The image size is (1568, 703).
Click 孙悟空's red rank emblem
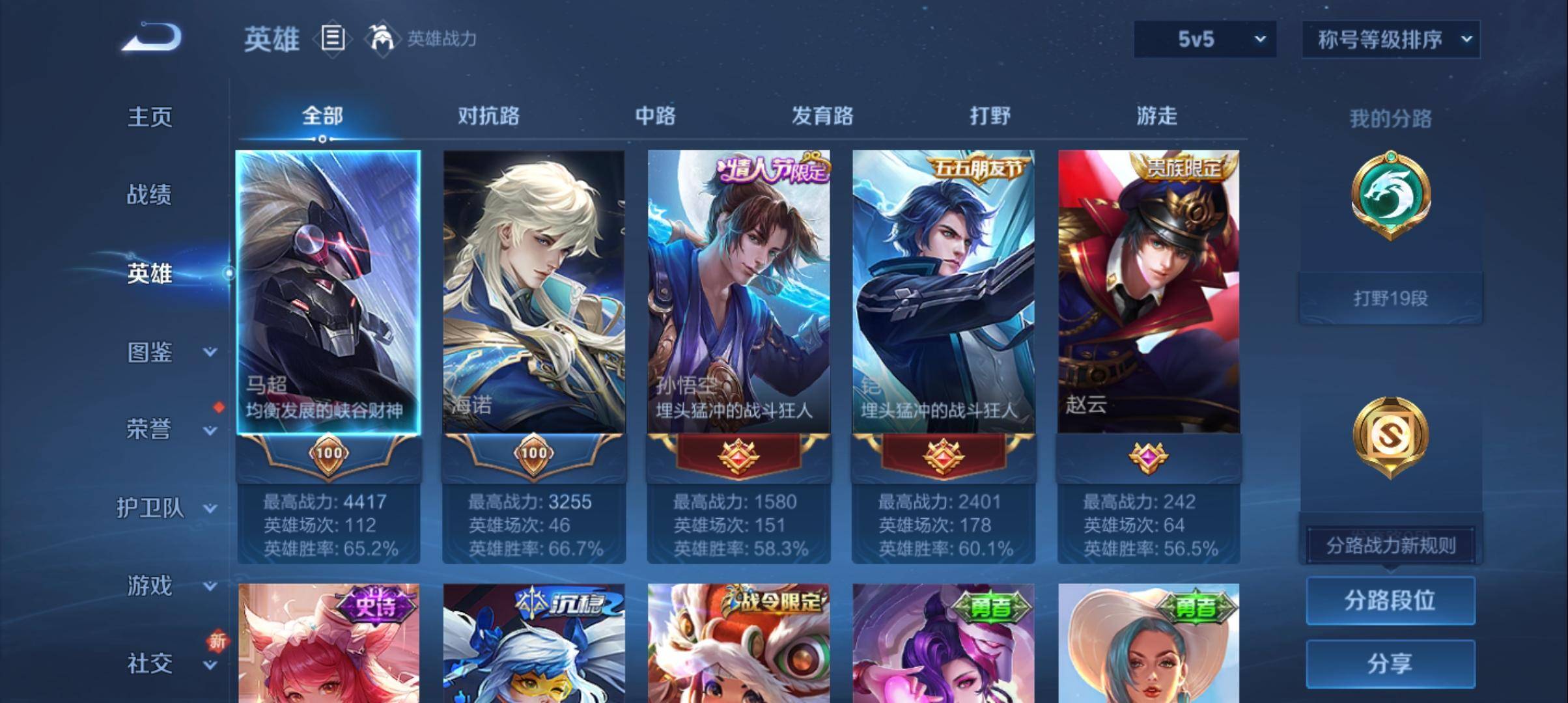[738, 456]
